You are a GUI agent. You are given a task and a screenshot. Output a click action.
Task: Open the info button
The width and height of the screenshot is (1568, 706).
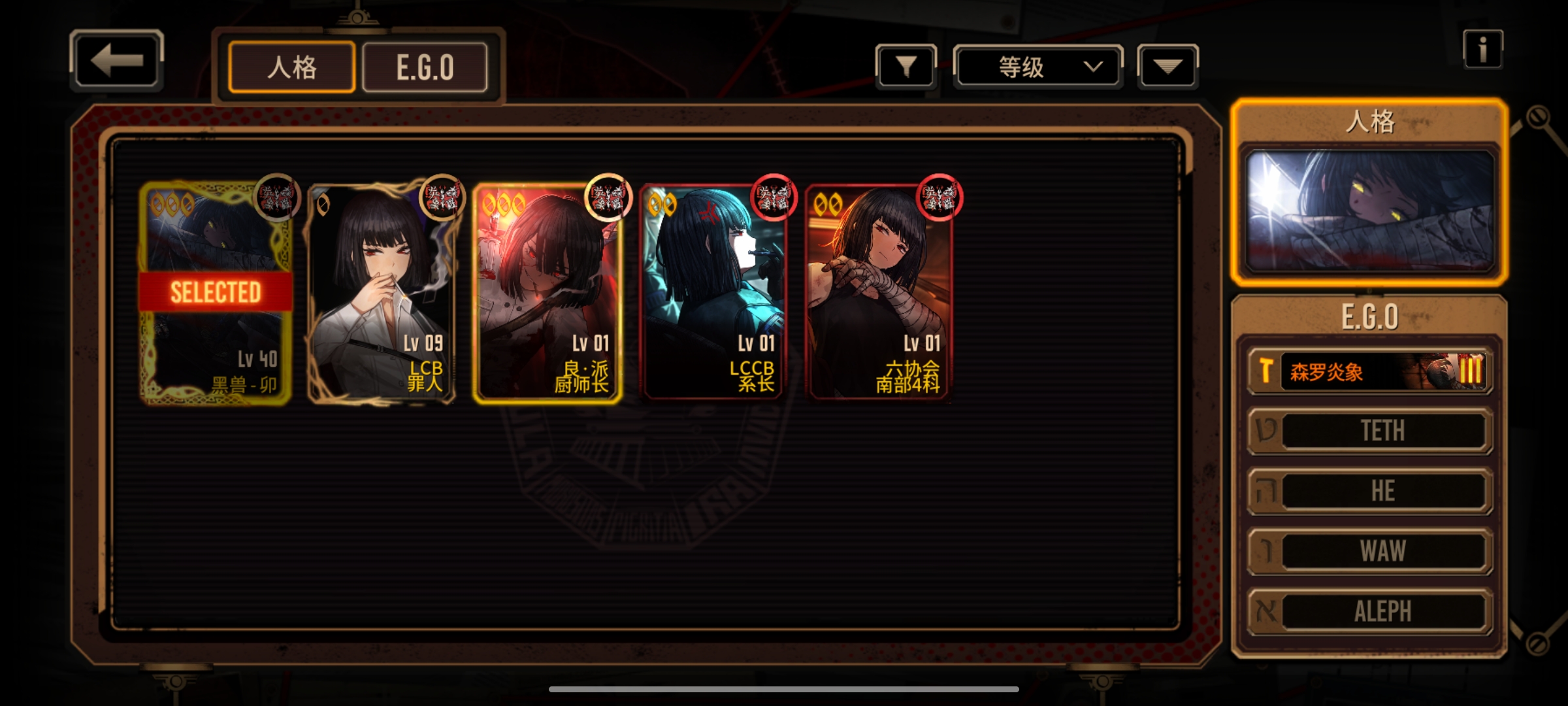tap(1482, 50)
